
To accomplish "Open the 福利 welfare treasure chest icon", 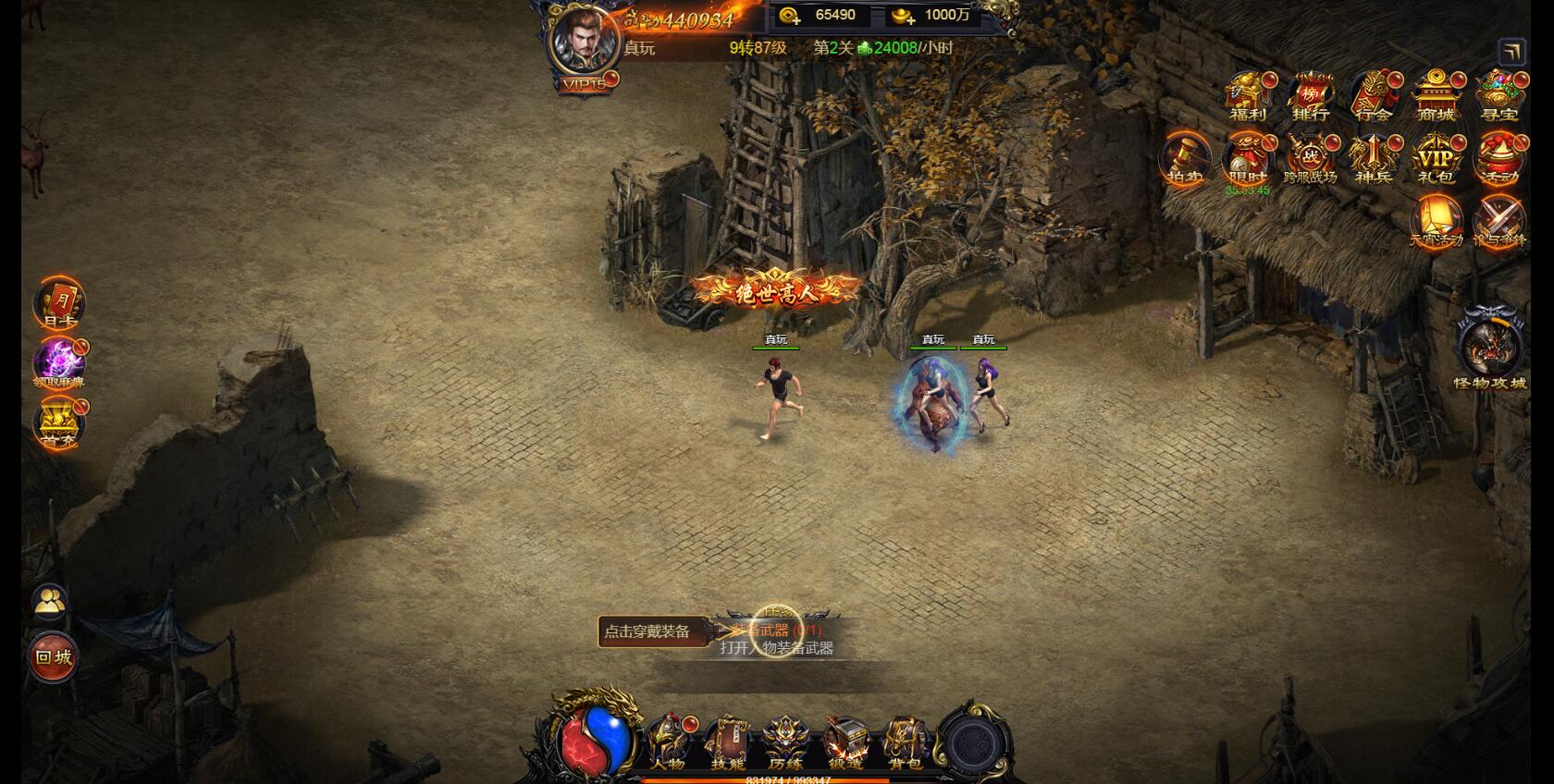I will pos(1247,96).
